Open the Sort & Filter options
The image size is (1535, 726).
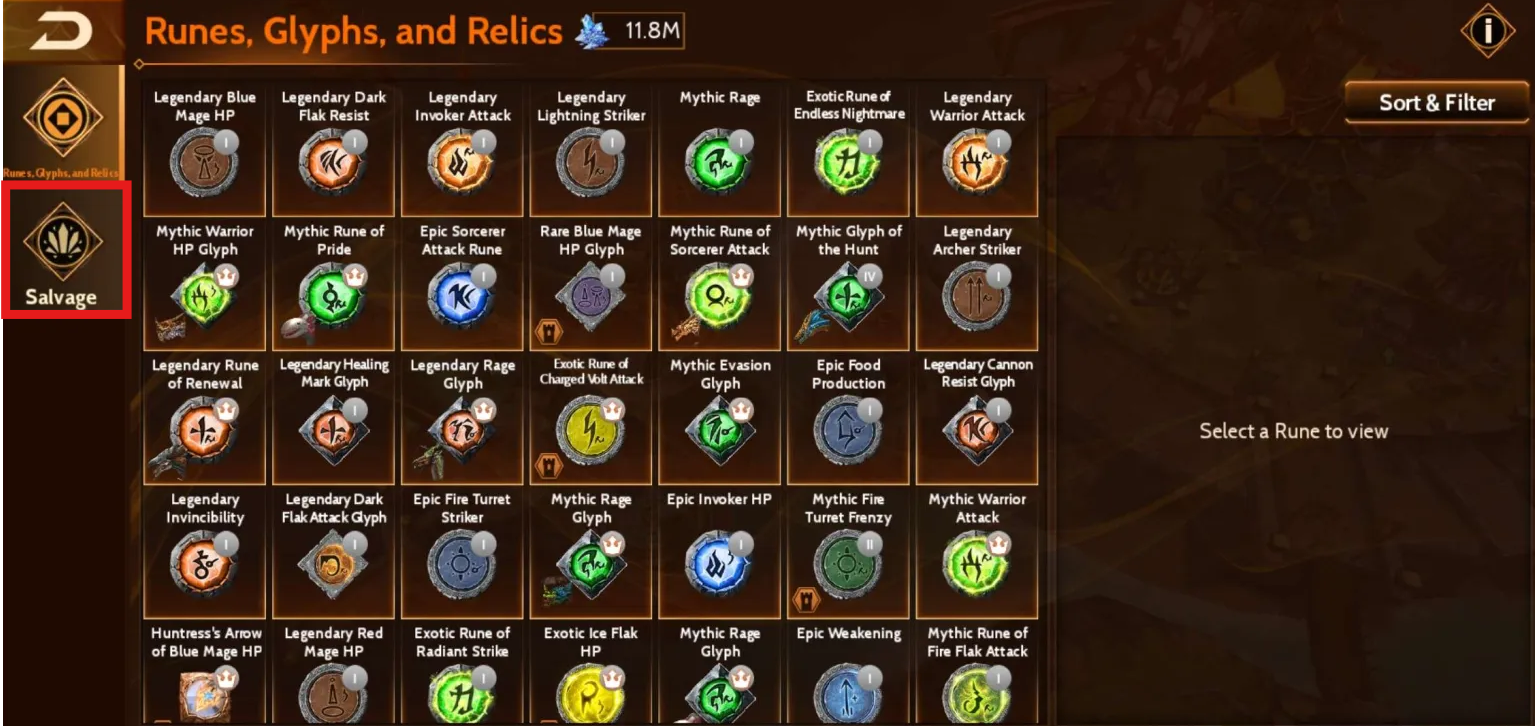click(1436, 103)
